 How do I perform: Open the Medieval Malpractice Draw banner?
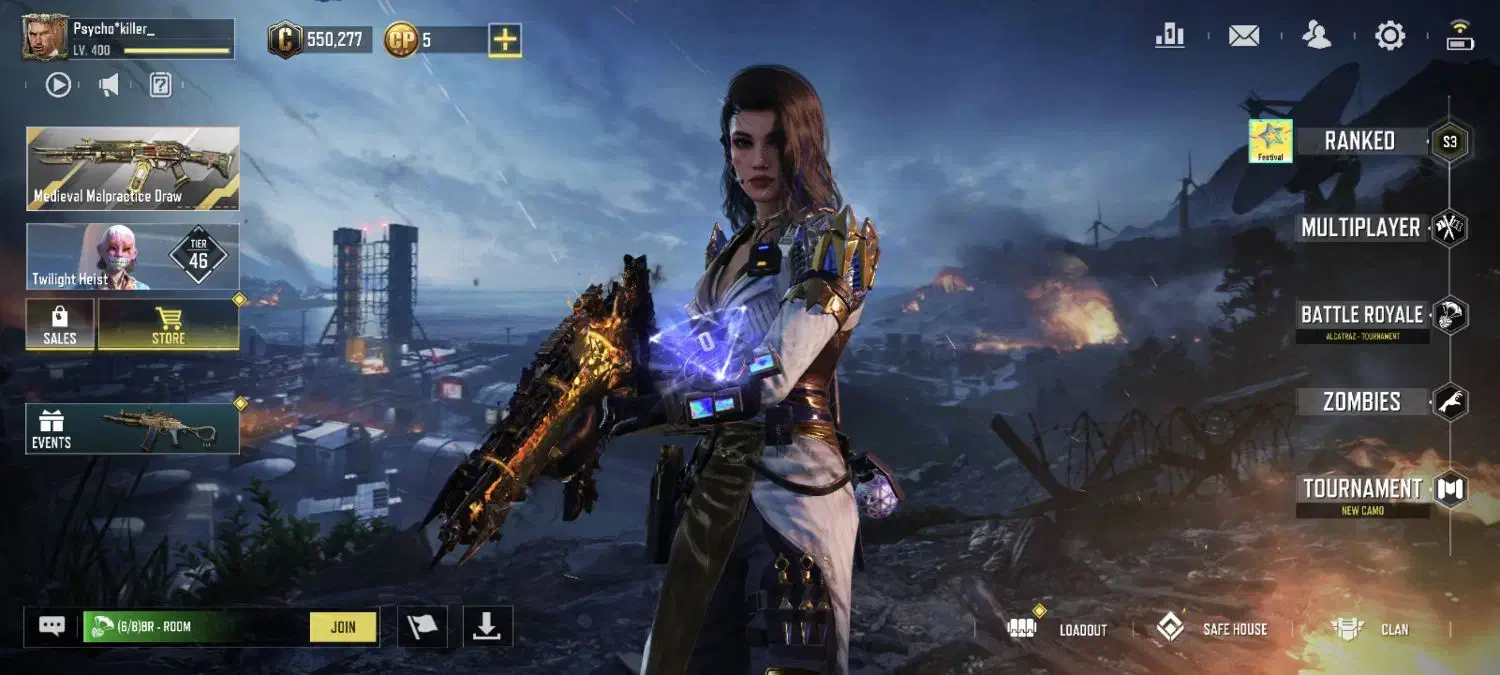(x=132, y=168)
